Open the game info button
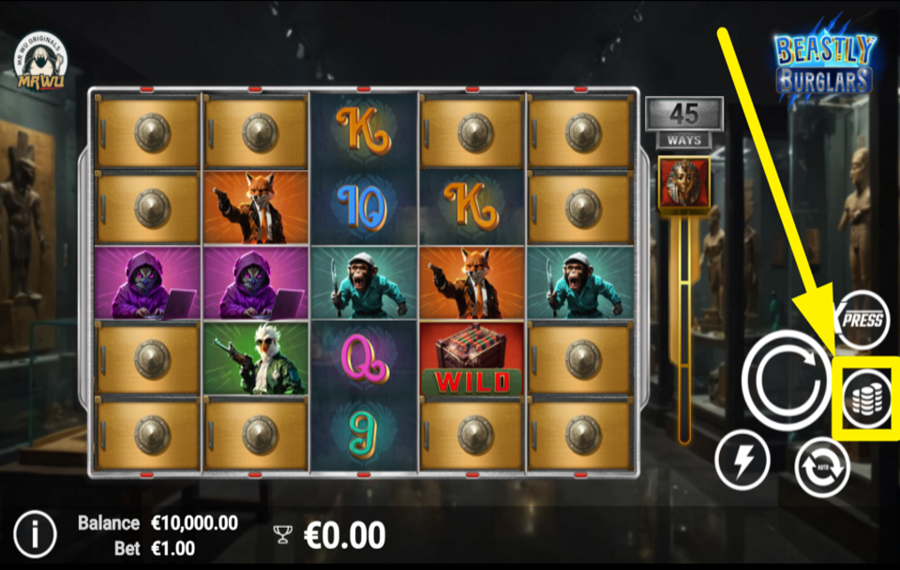The height and width of the screenshot is (570, 900). tap(35, 534)
